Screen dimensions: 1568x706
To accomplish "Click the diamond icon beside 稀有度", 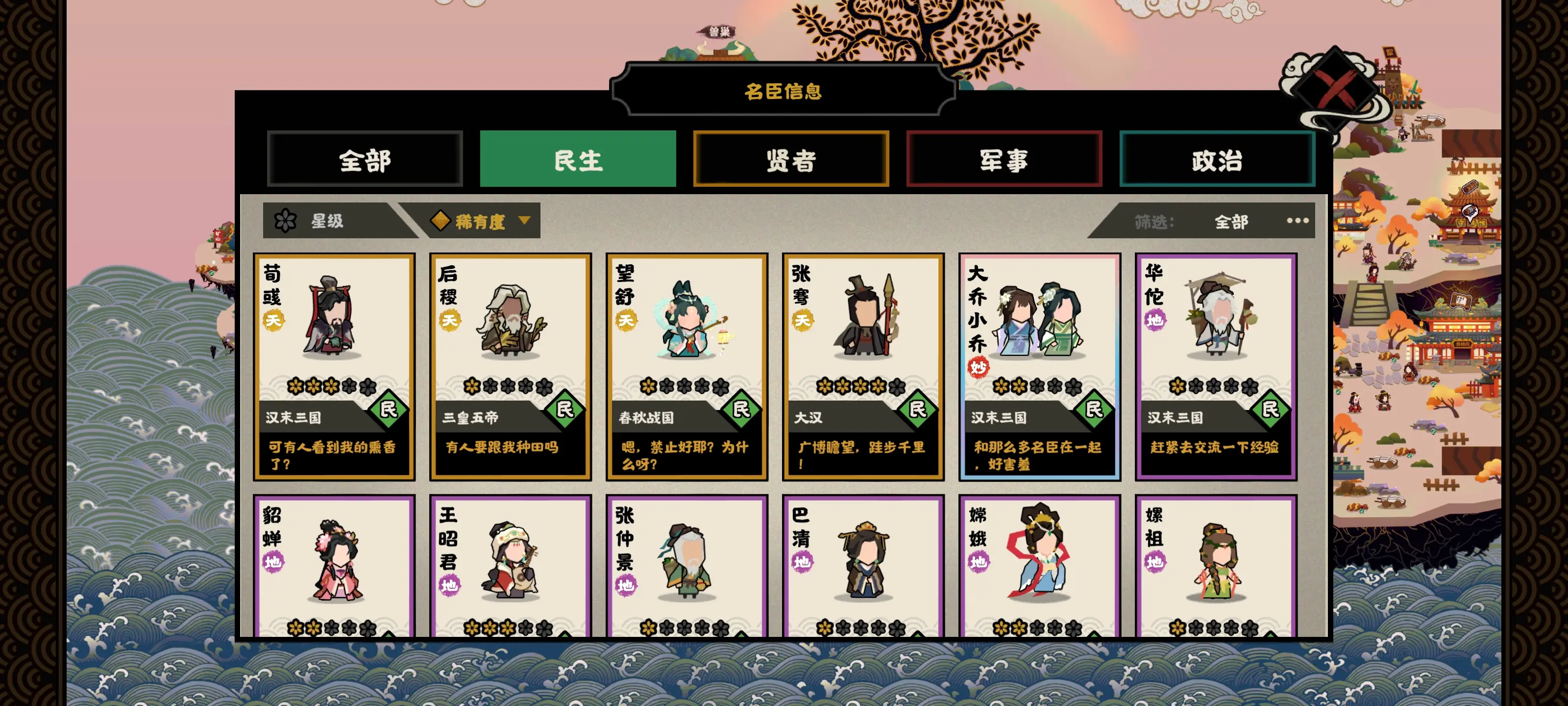I will (x=440, y=222).
